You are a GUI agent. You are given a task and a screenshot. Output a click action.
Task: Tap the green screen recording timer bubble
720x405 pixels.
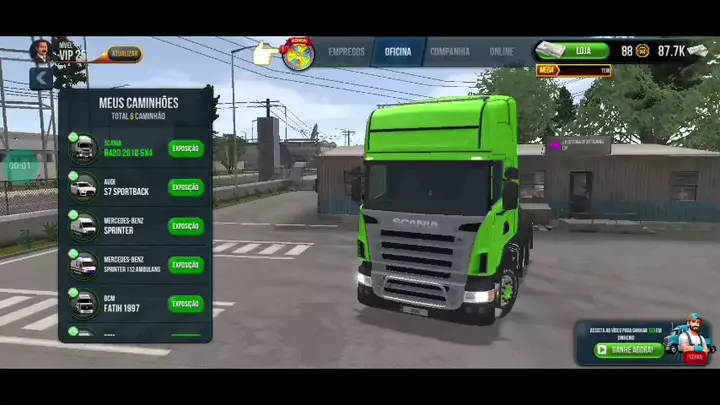(20, 165)
